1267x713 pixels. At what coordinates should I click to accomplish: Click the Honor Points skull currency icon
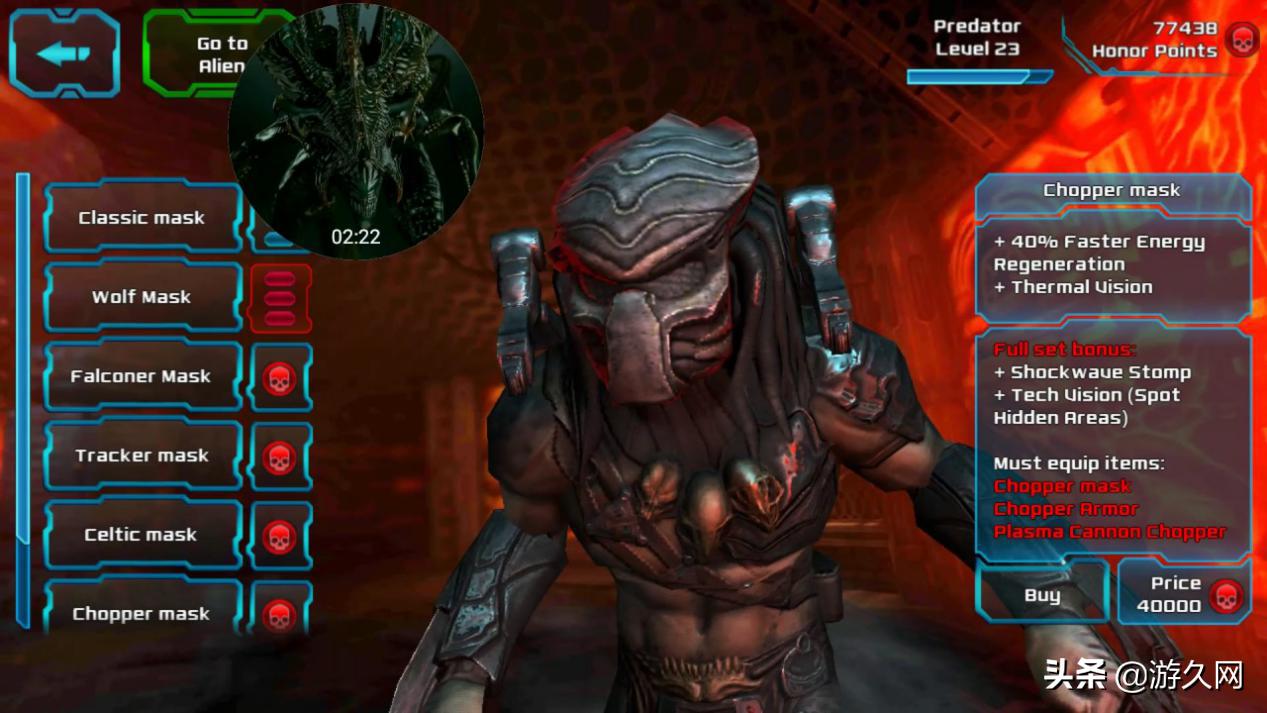[x=1241, y=41]
